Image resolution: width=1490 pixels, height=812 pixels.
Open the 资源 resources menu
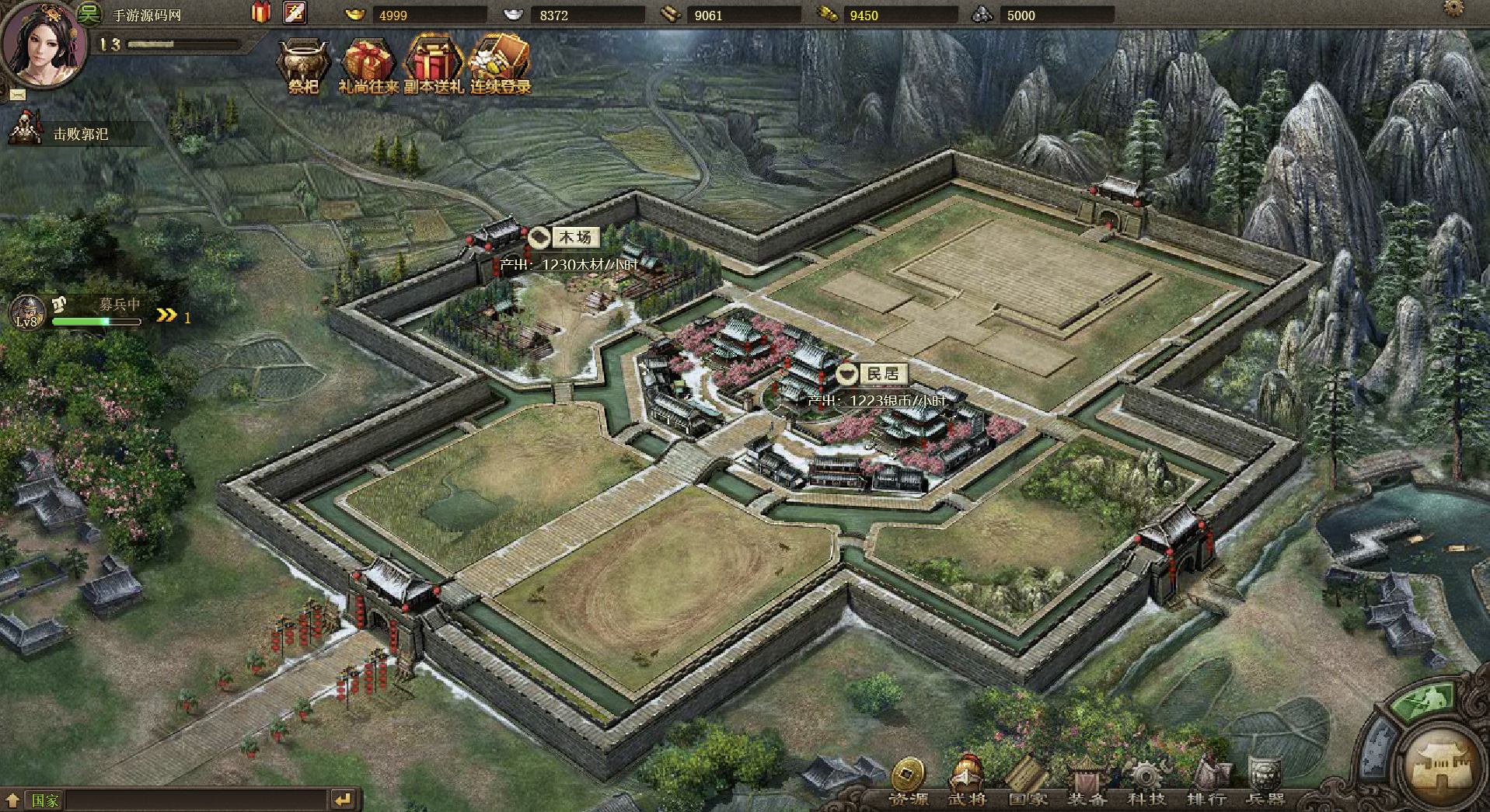tap(907, 779)
